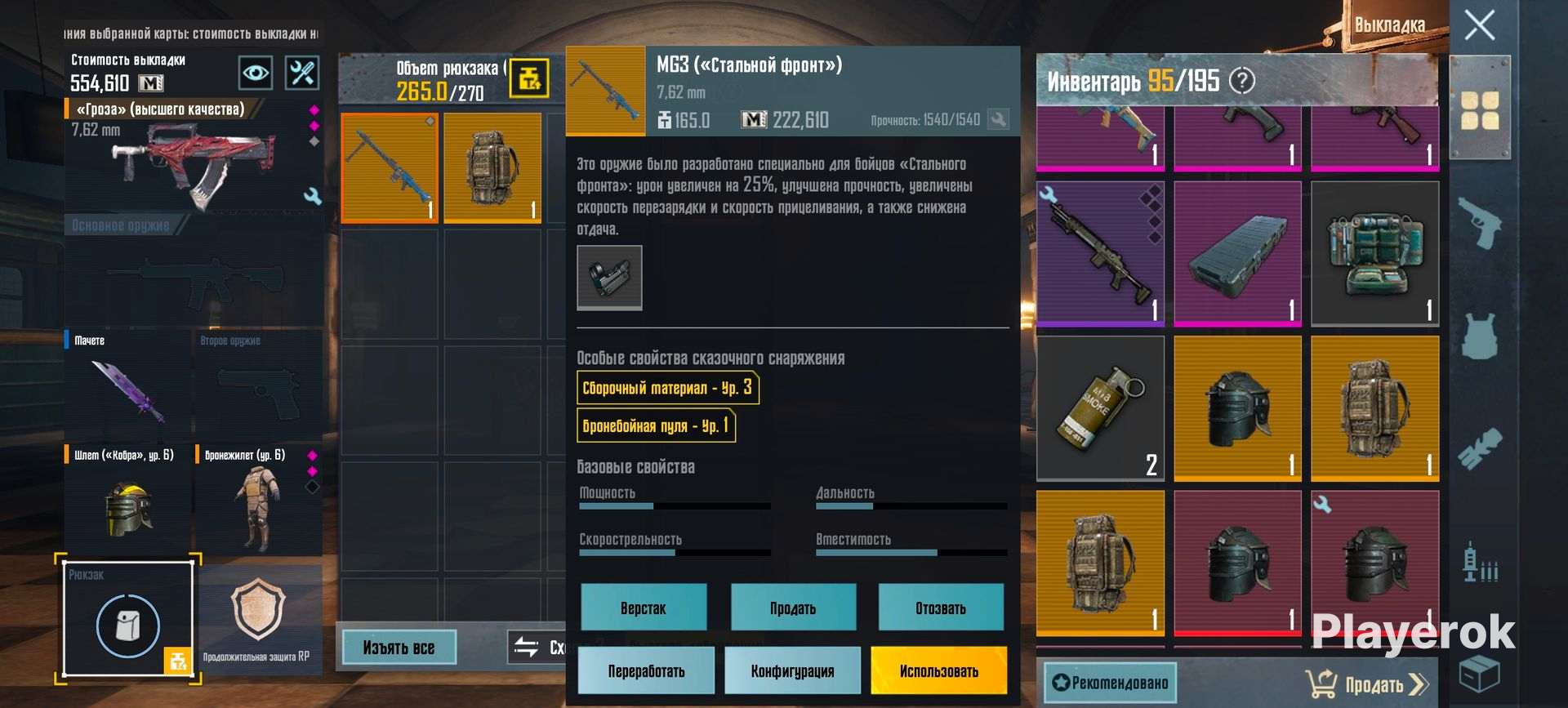Viewport: 1568px width, 708px height.
Task: Choose Переработать to recycle the weapon
Action: point(646,670)
